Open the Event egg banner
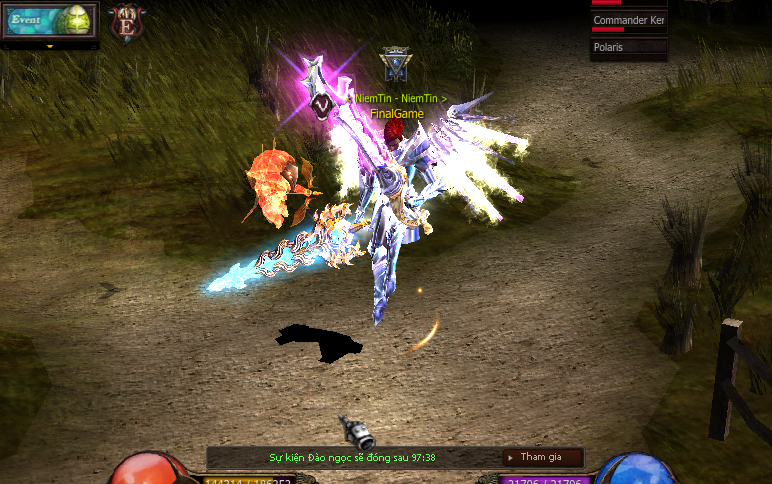Screen dimensions: 772x484 pos(50,20)
